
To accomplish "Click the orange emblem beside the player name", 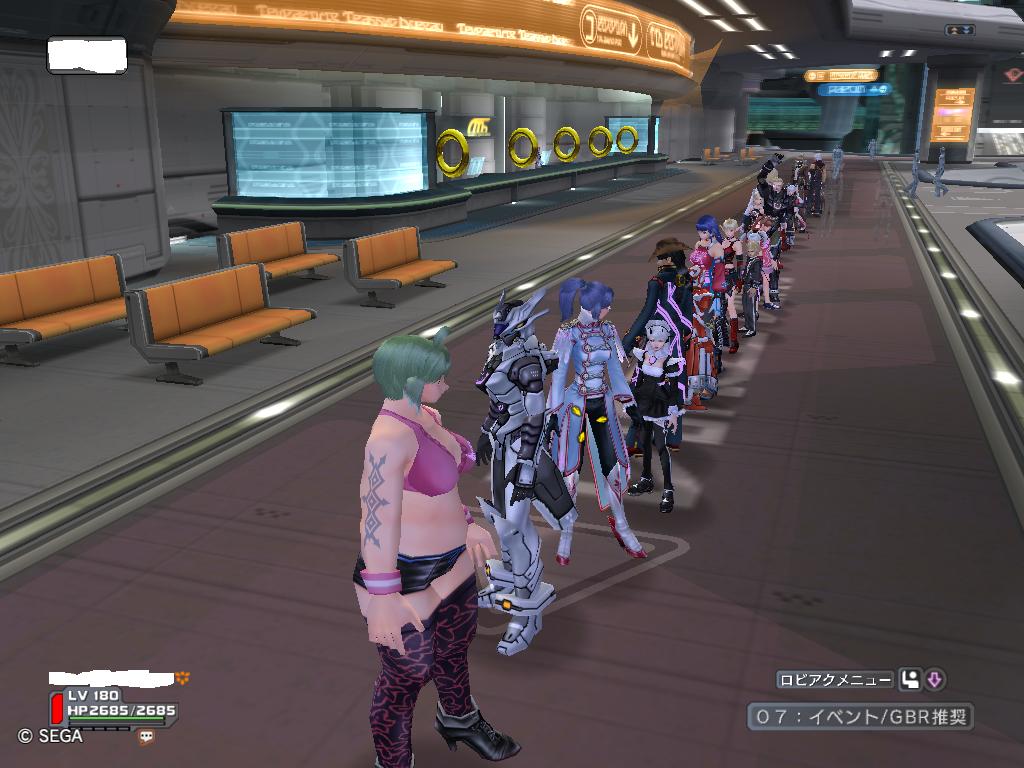I will 182,677.
